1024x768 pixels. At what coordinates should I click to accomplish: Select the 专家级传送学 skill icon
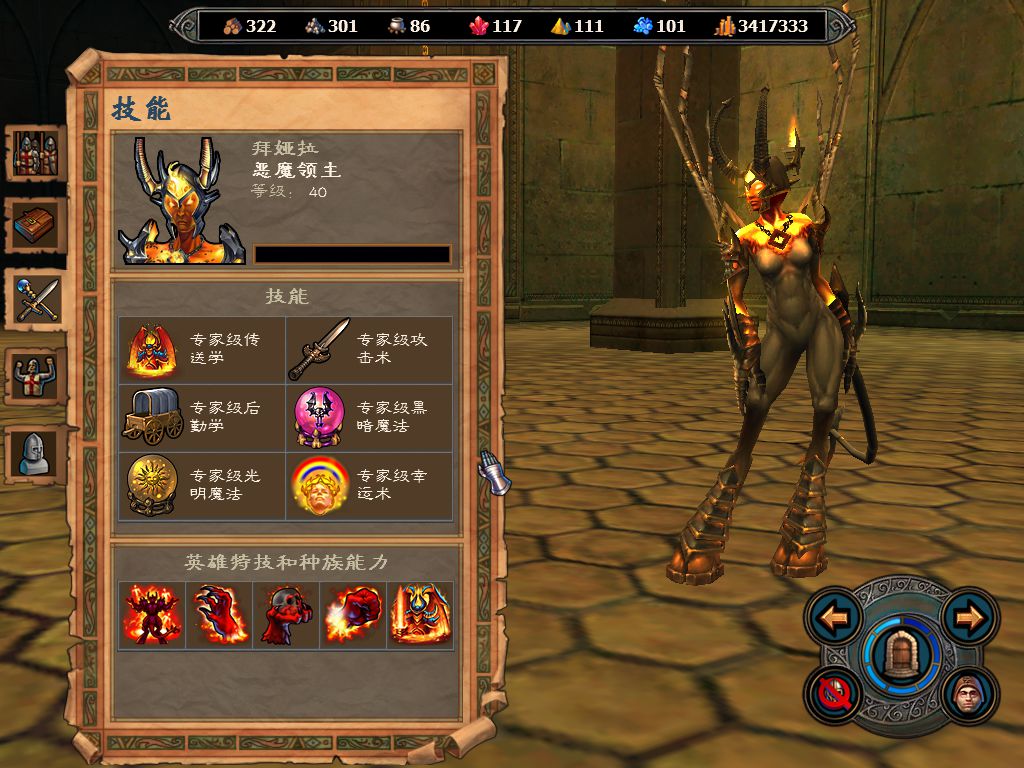[152, 350]
